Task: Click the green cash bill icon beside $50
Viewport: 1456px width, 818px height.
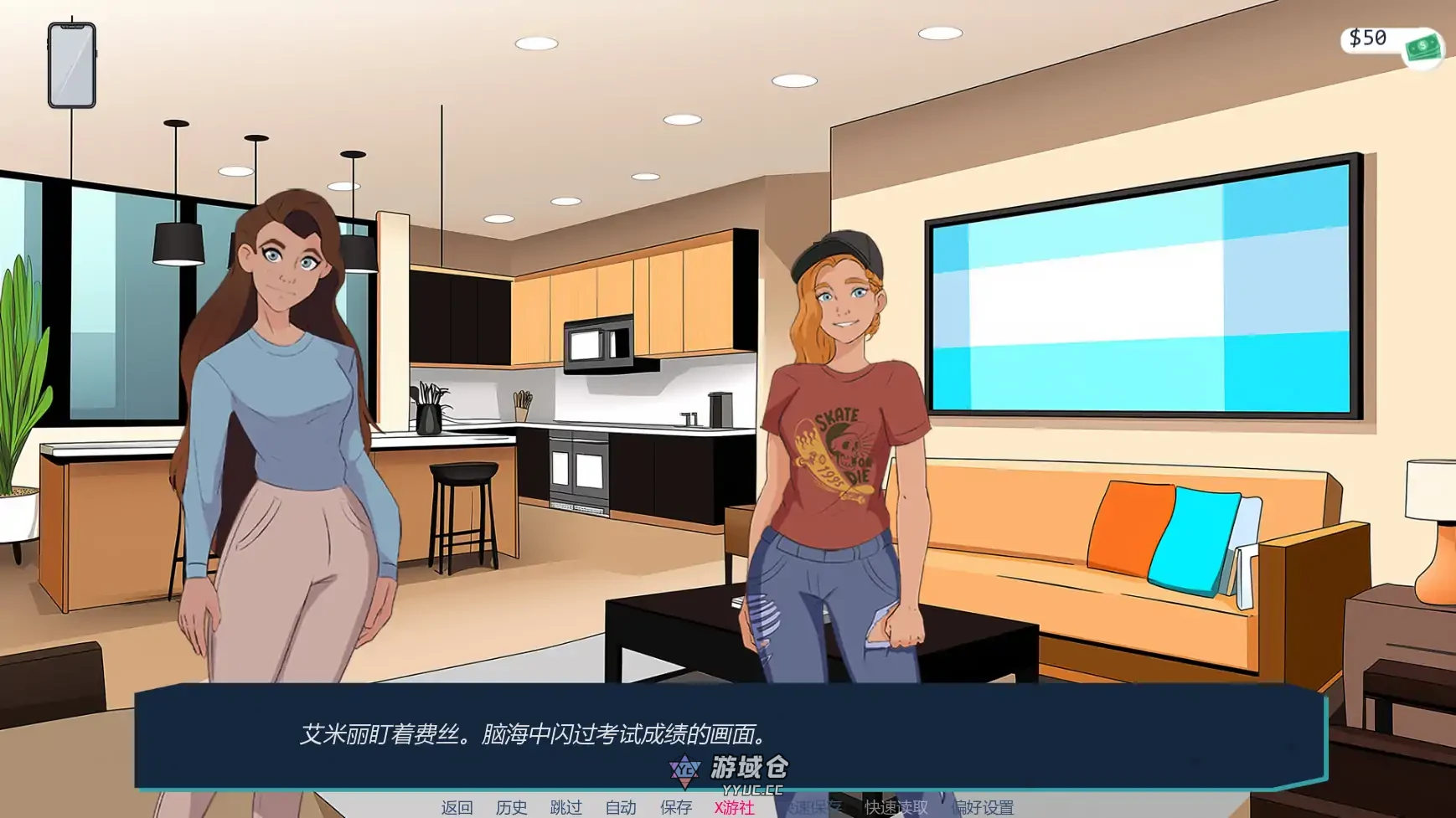Action: tap(1424, 48)
